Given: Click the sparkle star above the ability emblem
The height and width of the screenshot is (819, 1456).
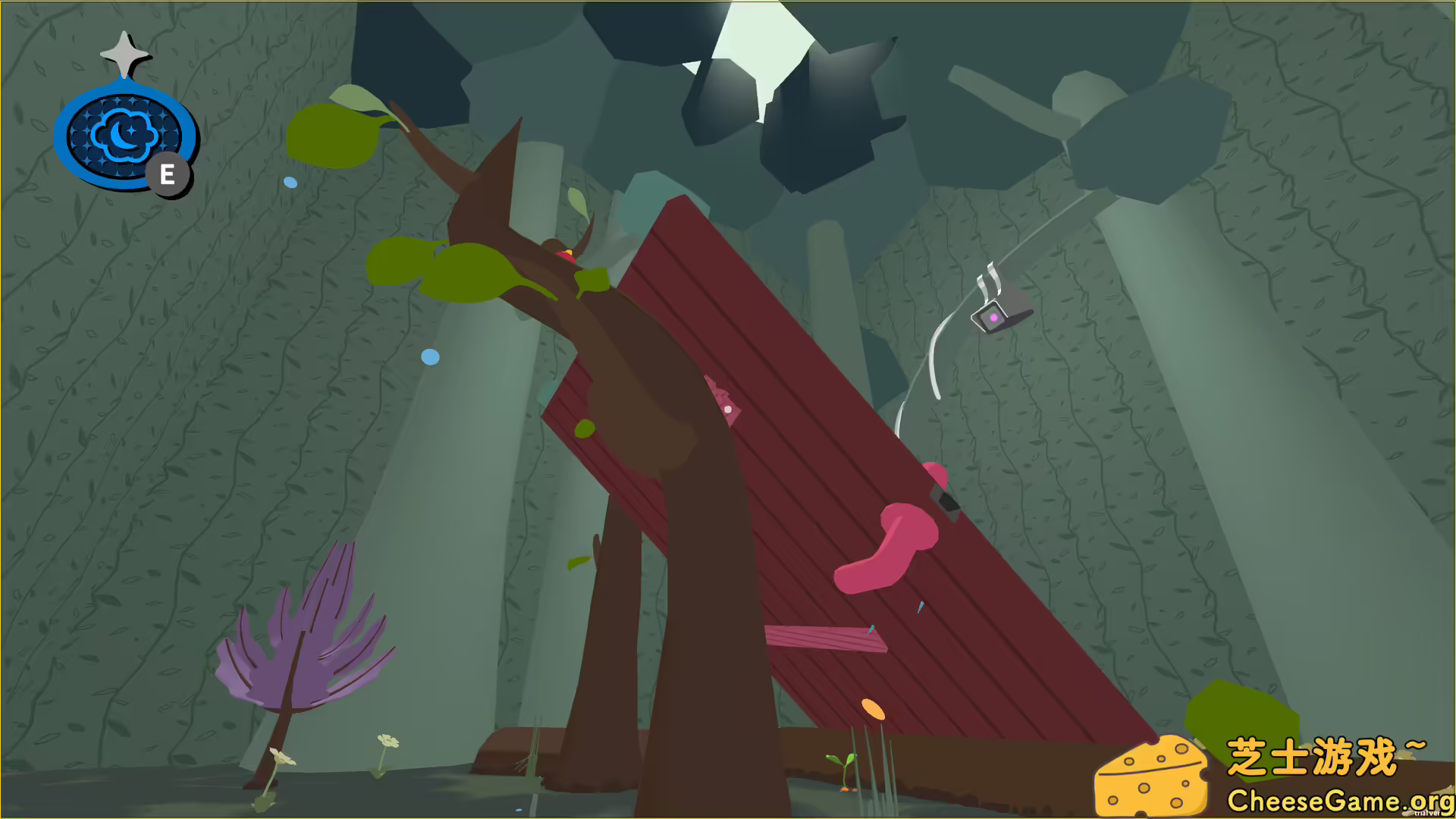Looking at the screenshot, I should 125,53.
